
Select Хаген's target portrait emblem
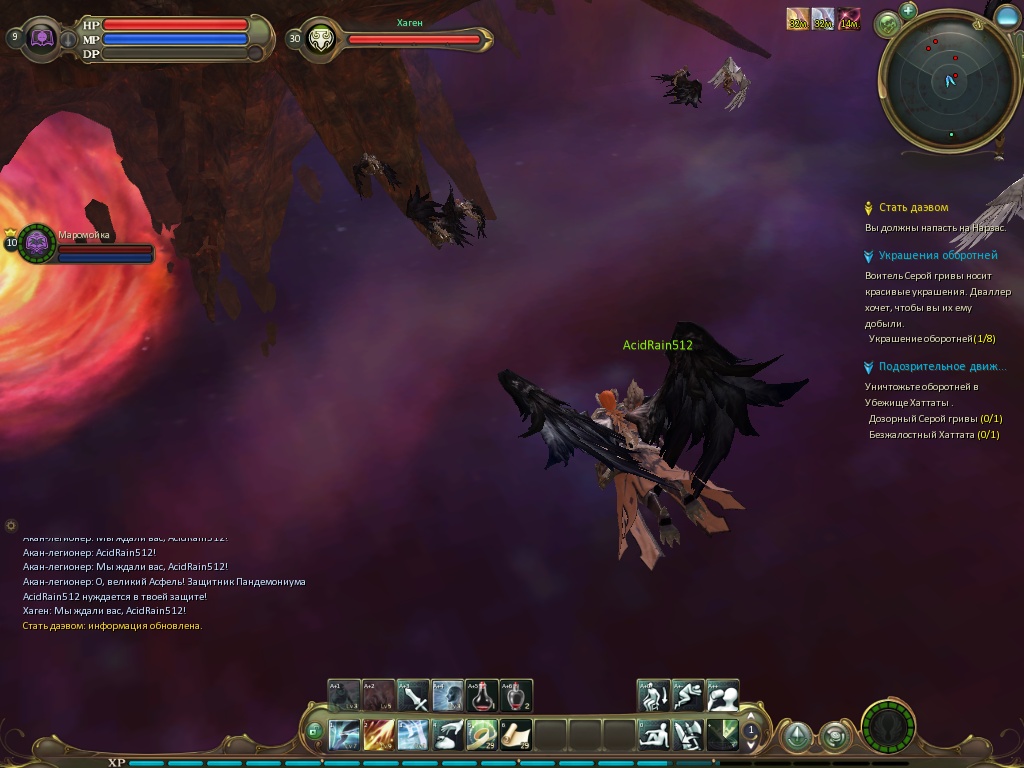pos(322,39)
